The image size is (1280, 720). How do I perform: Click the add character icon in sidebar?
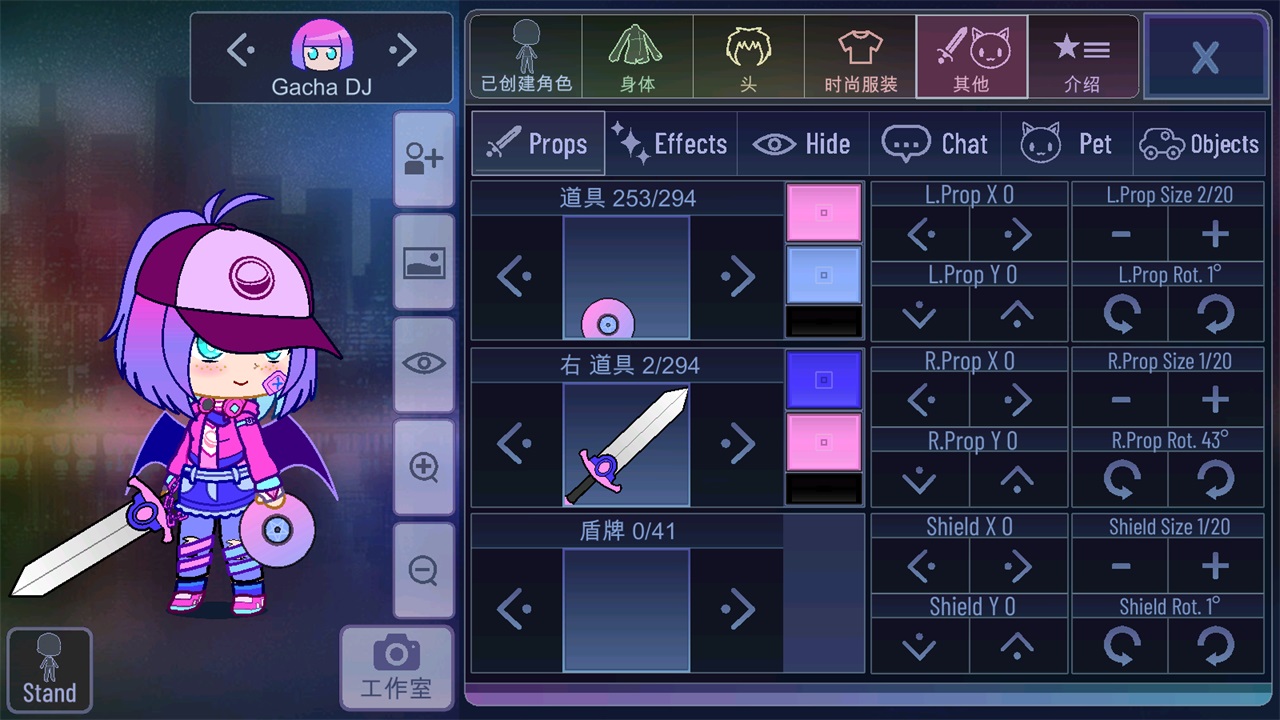coord(423,160)
